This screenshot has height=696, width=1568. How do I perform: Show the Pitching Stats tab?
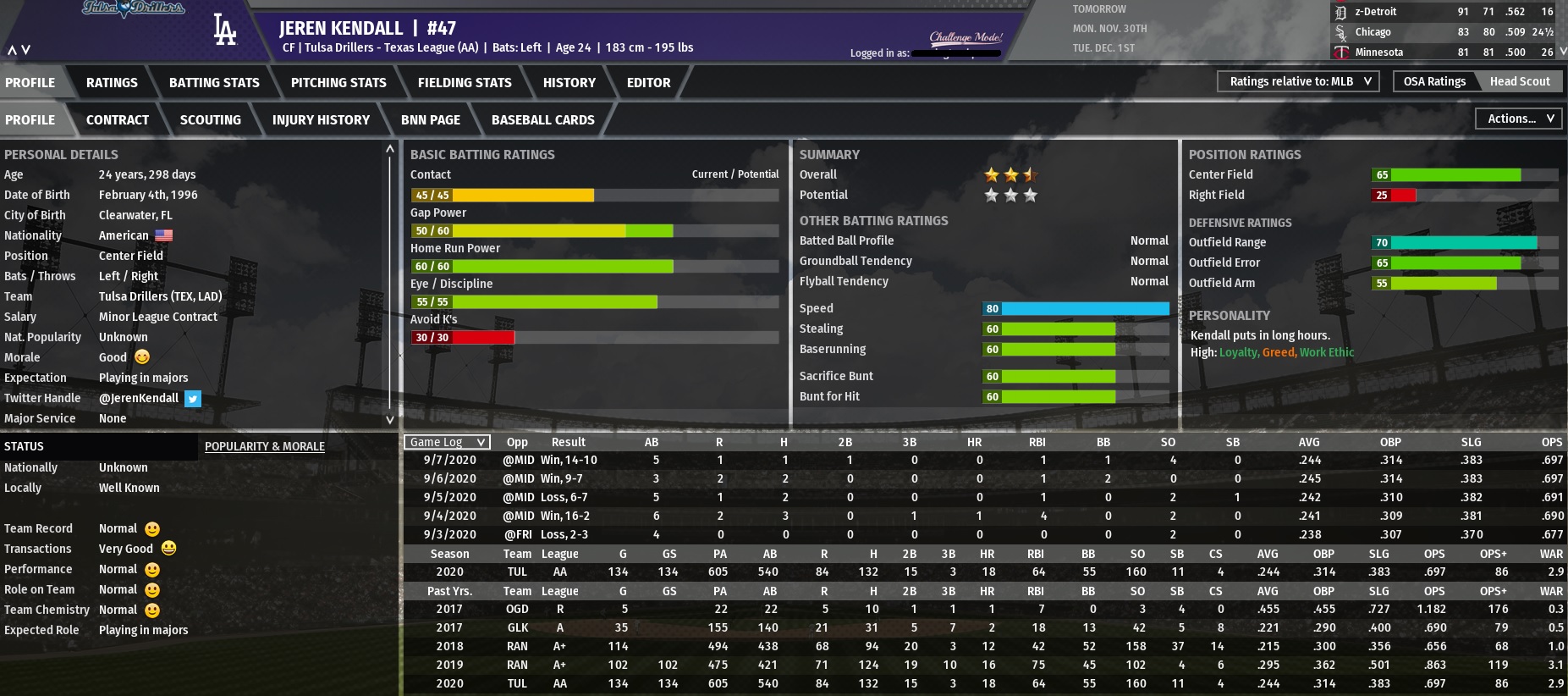338,82
